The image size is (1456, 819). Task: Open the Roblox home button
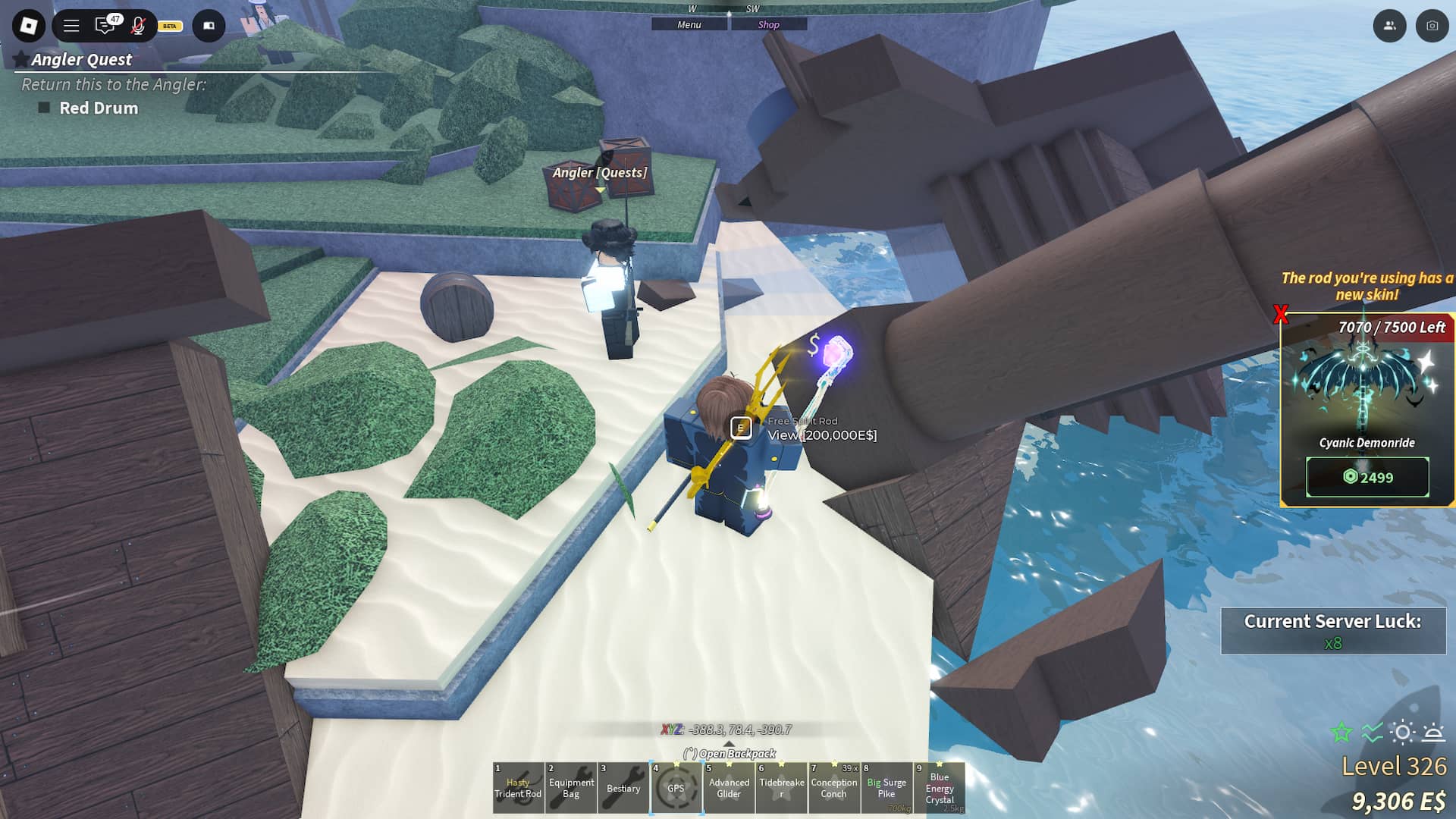coord(27,26)
